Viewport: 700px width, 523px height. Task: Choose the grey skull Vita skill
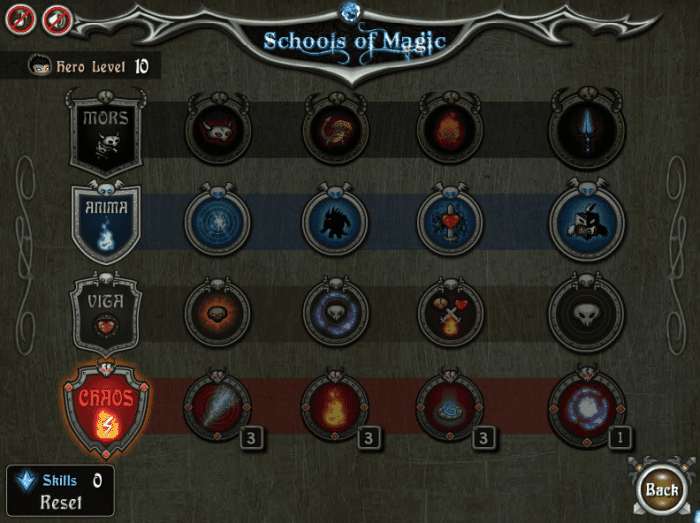pos(587,313)
